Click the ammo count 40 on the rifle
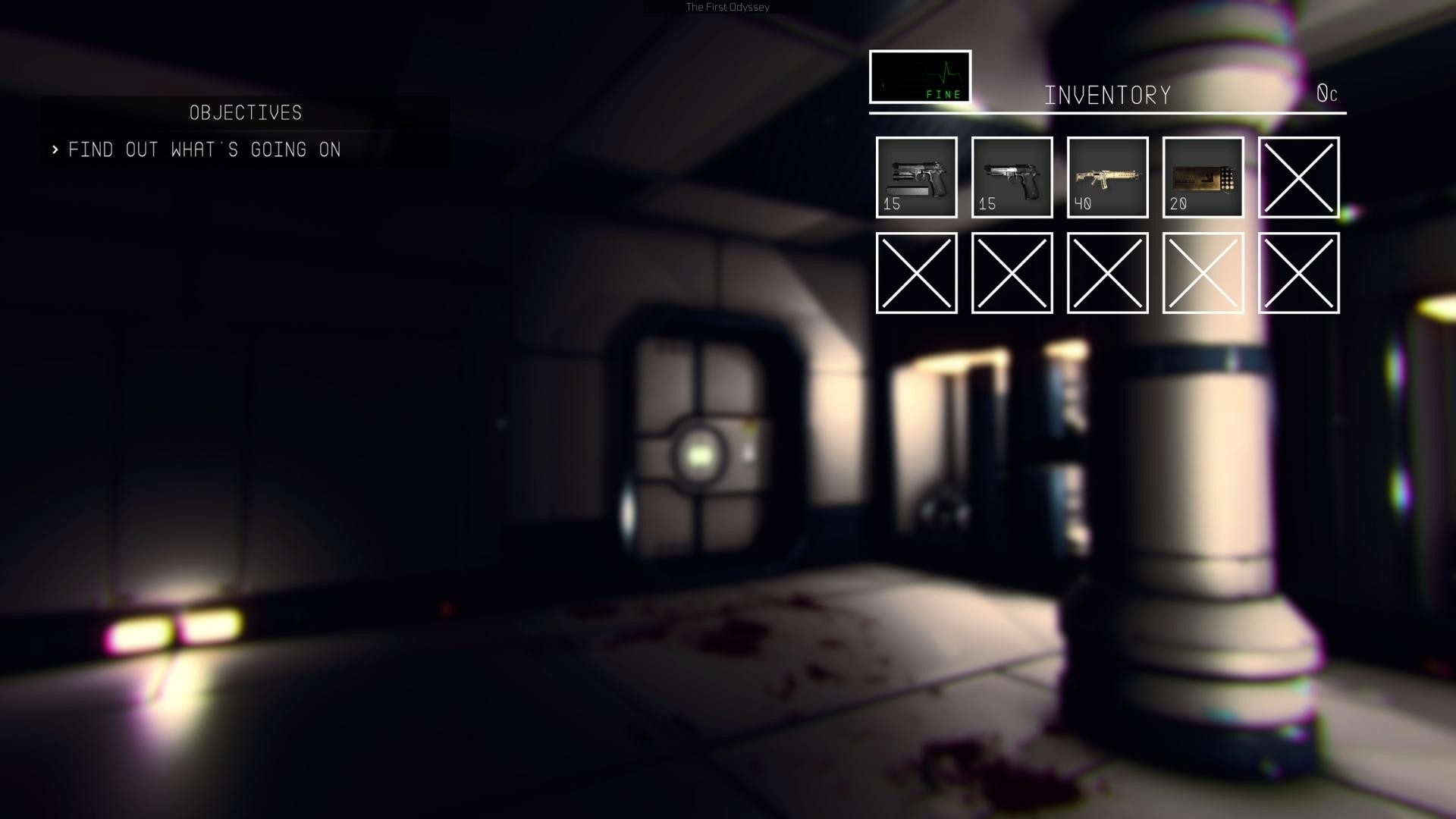1456x819 pixels. point(1083,203)
